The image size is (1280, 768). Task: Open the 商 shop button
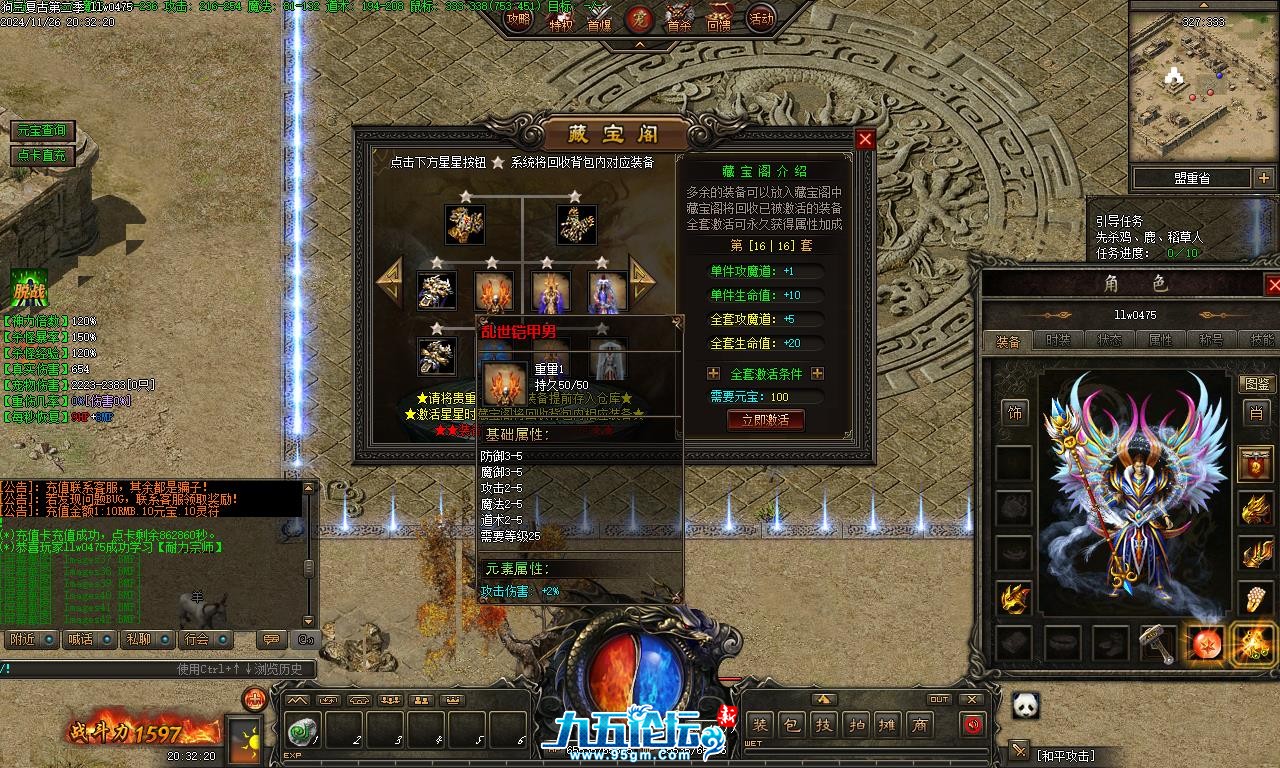[920, 725]
